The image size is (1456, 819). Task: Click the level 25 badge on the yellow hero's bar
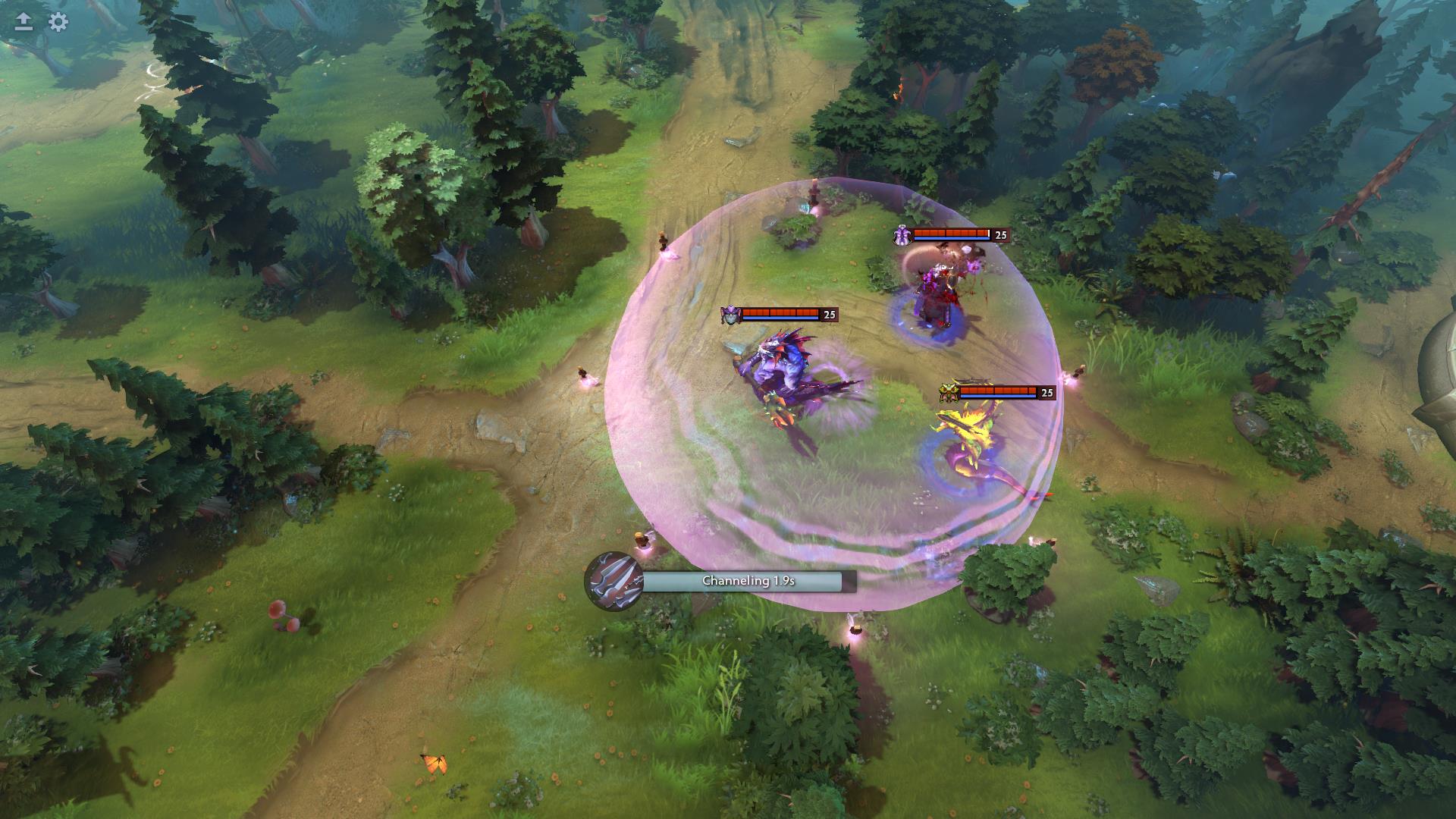[x=1047, y=393]
